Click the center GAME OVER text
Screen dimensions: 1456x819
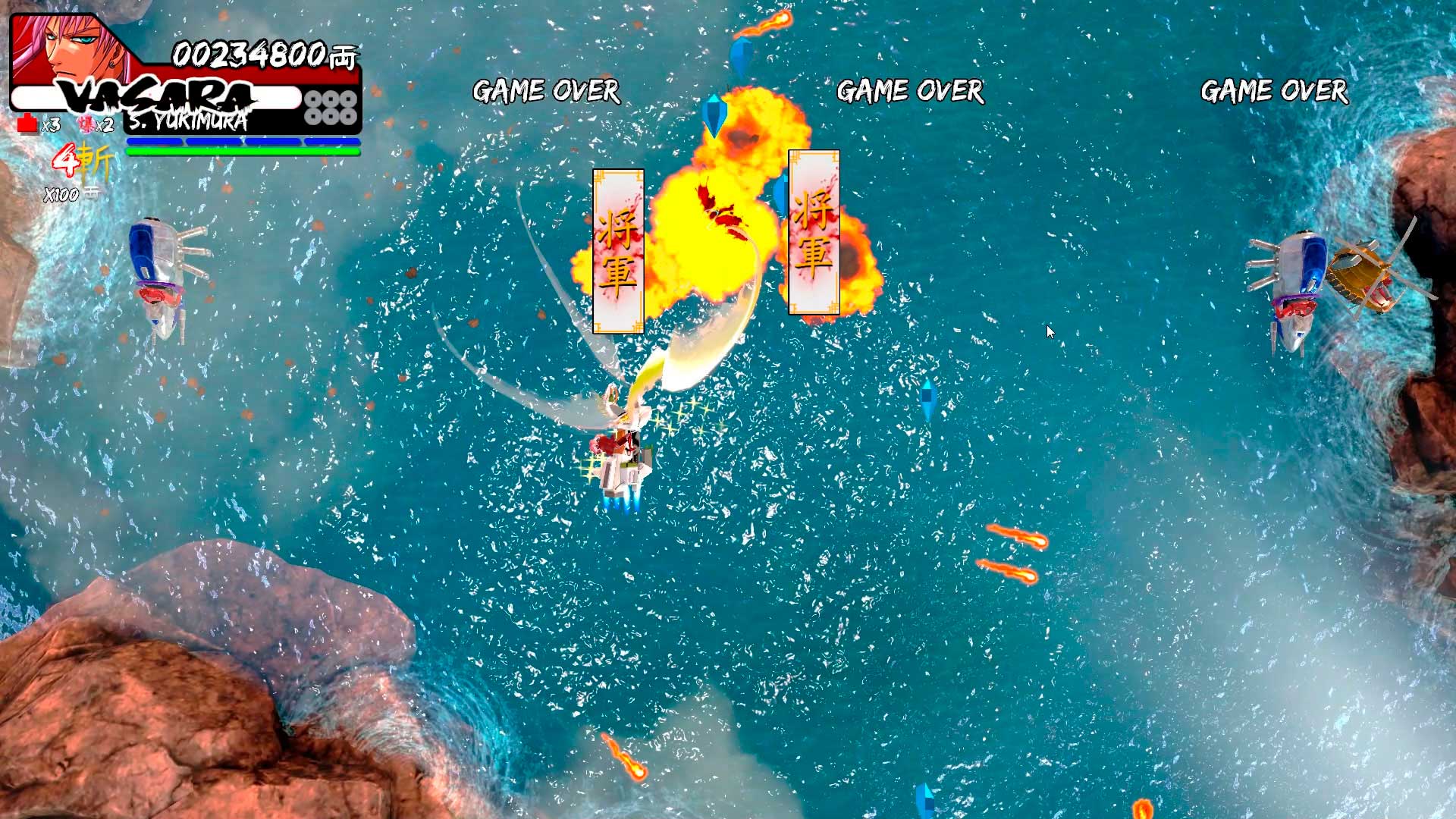tap(908, 91)
